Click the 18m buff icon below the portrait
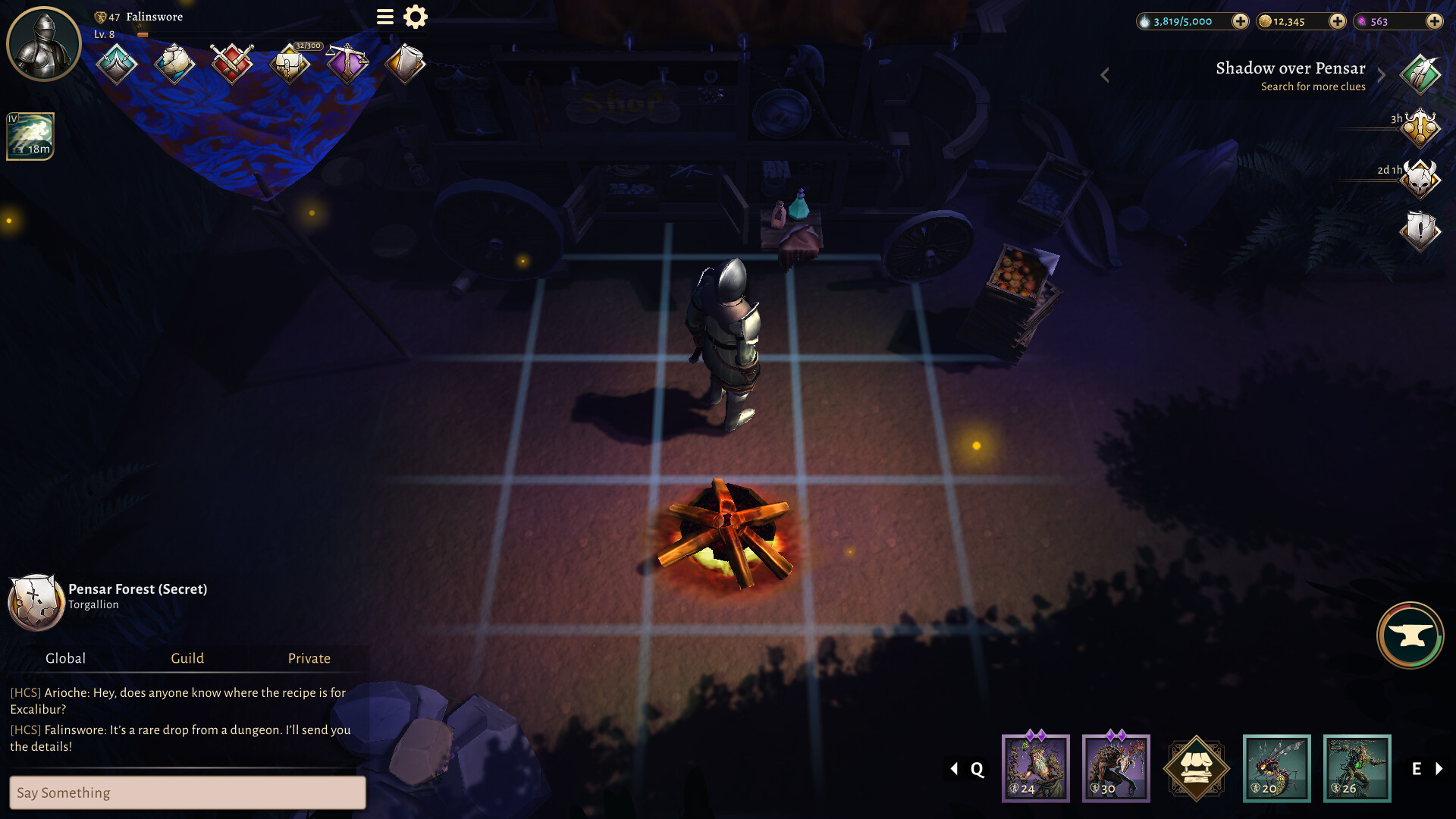Screen dimensions: 1456x819 click(30, 136)
